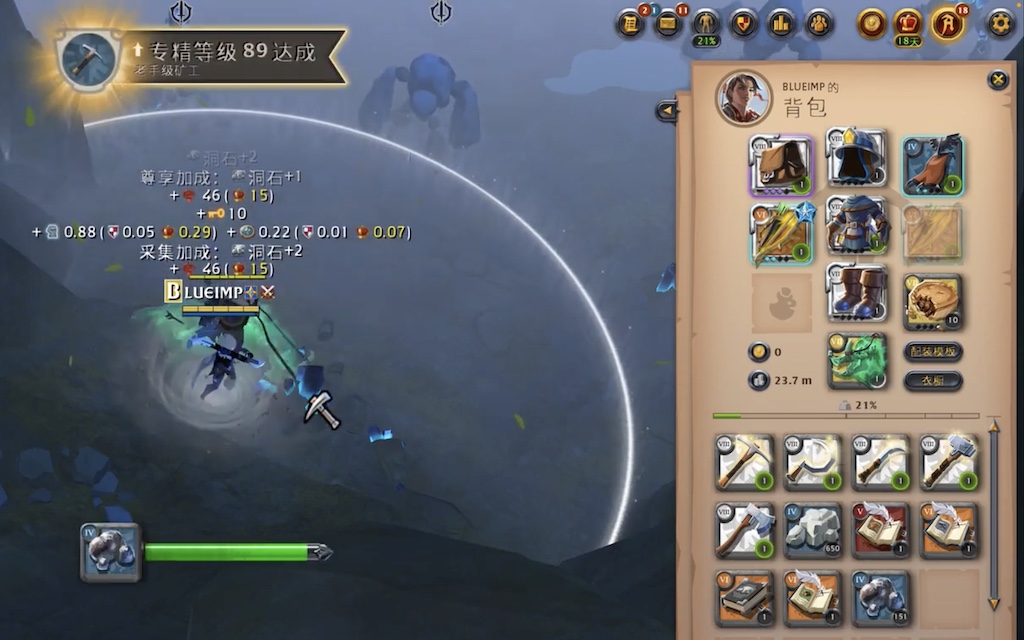1024x640 pixels.
Task: Open the guild shield menu
Action: point(743,23)
